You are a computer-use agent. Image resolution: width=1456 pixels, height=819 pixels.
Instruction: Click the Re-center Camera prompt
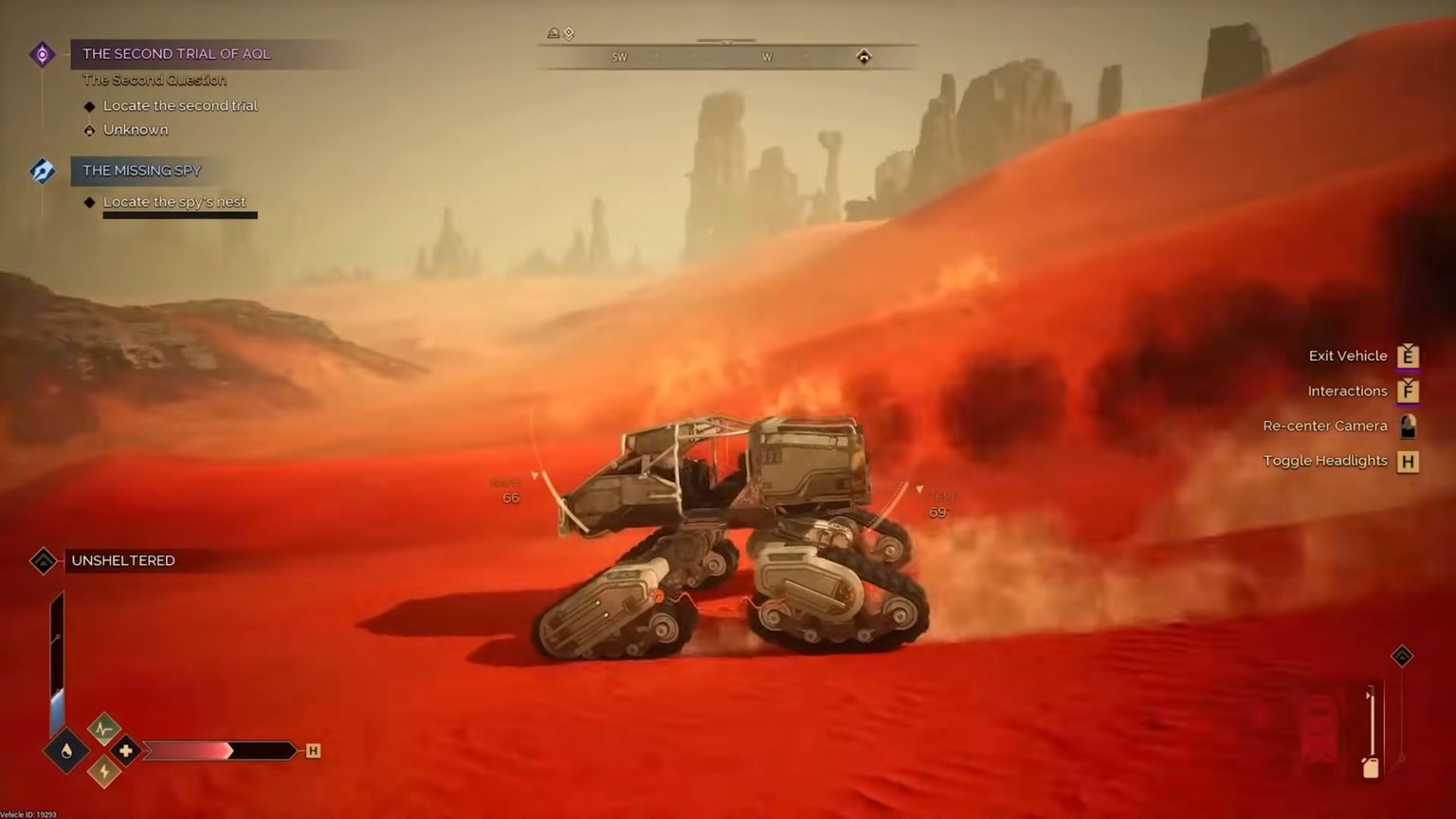coord(1324,426)
